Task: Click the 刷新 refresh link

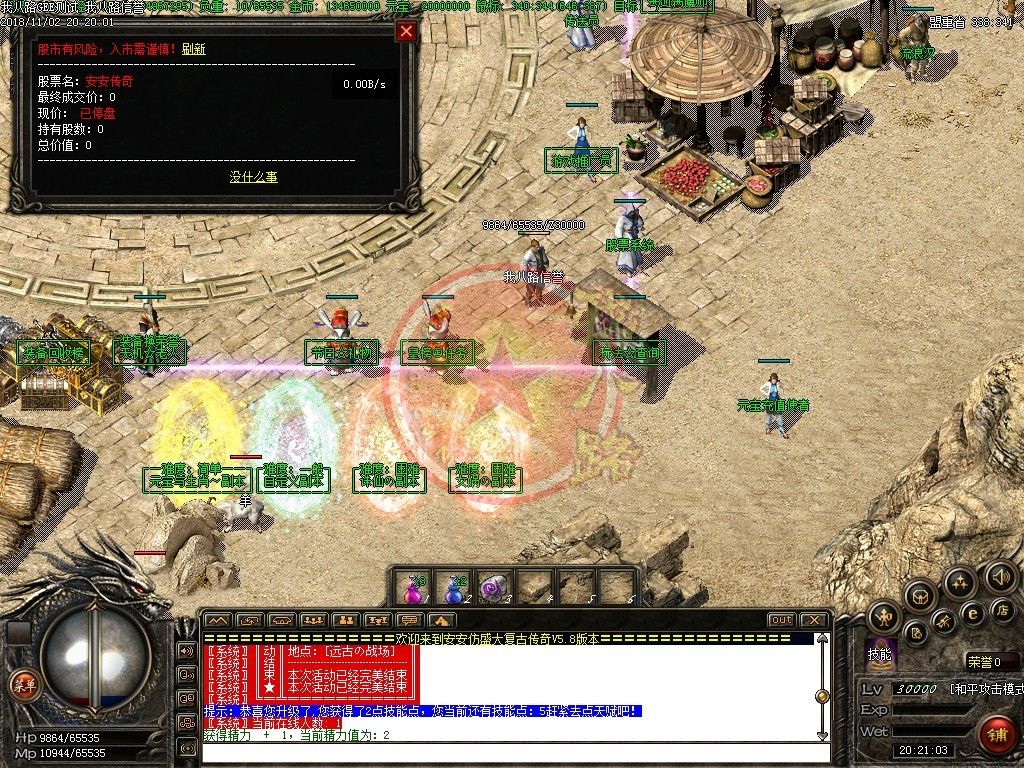Action: 194,48
